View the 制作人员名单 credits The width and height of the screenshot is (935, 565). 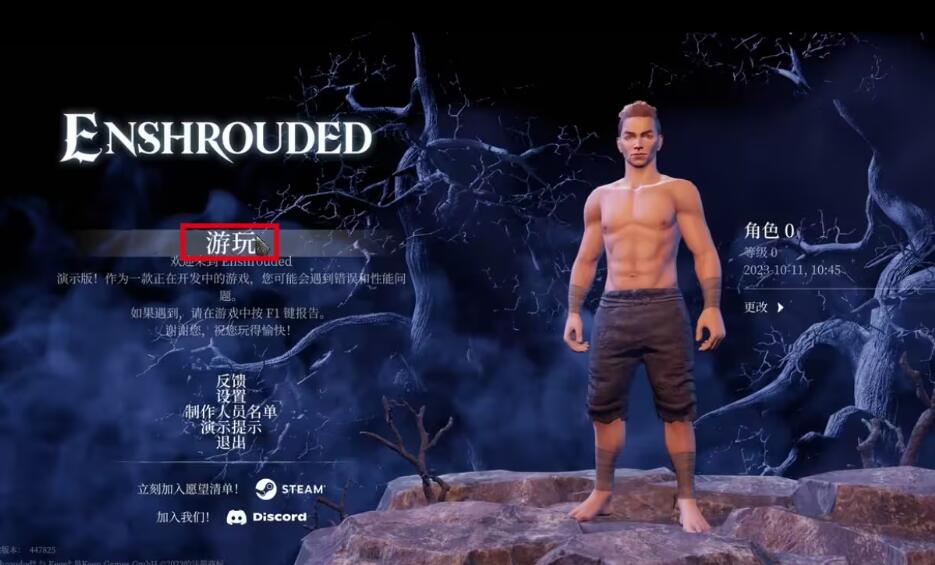(231, 411)
